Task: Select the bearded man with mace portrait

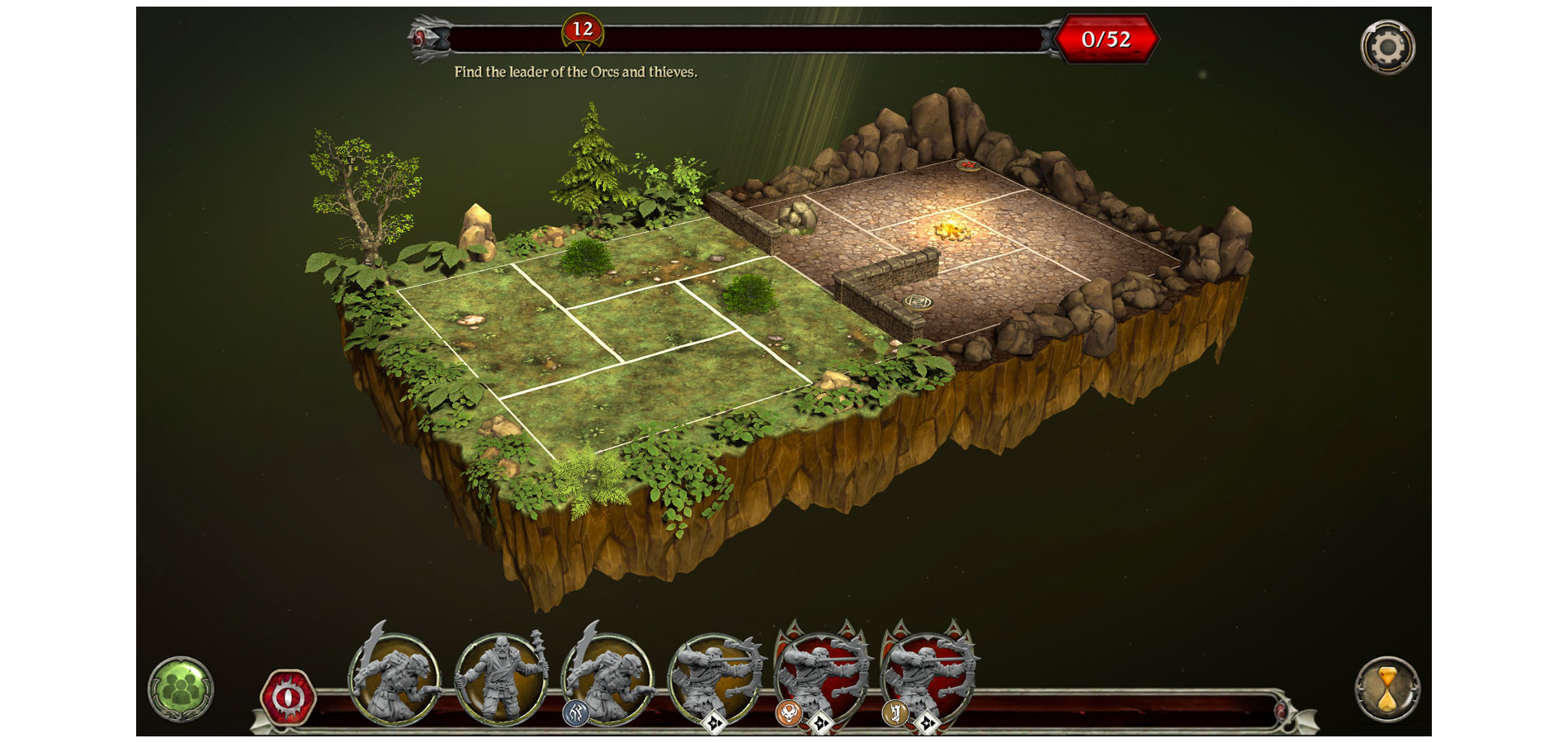Action: click(501, 679)
